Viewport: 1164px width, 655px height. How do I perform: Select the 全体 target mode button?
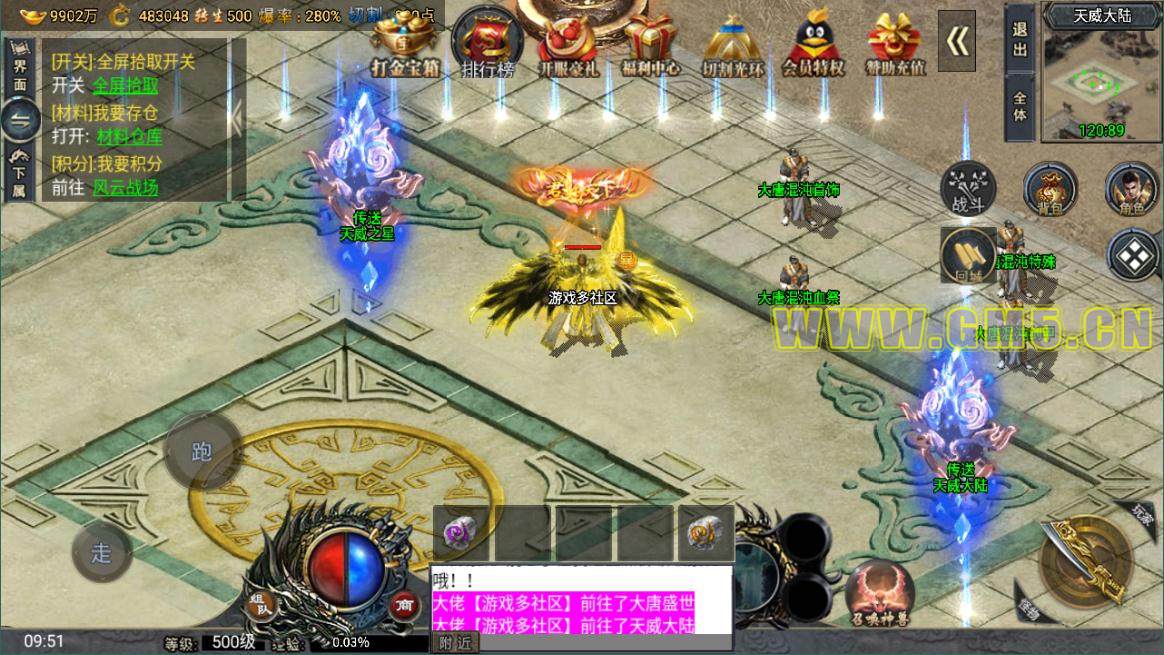click(1019, 105)
